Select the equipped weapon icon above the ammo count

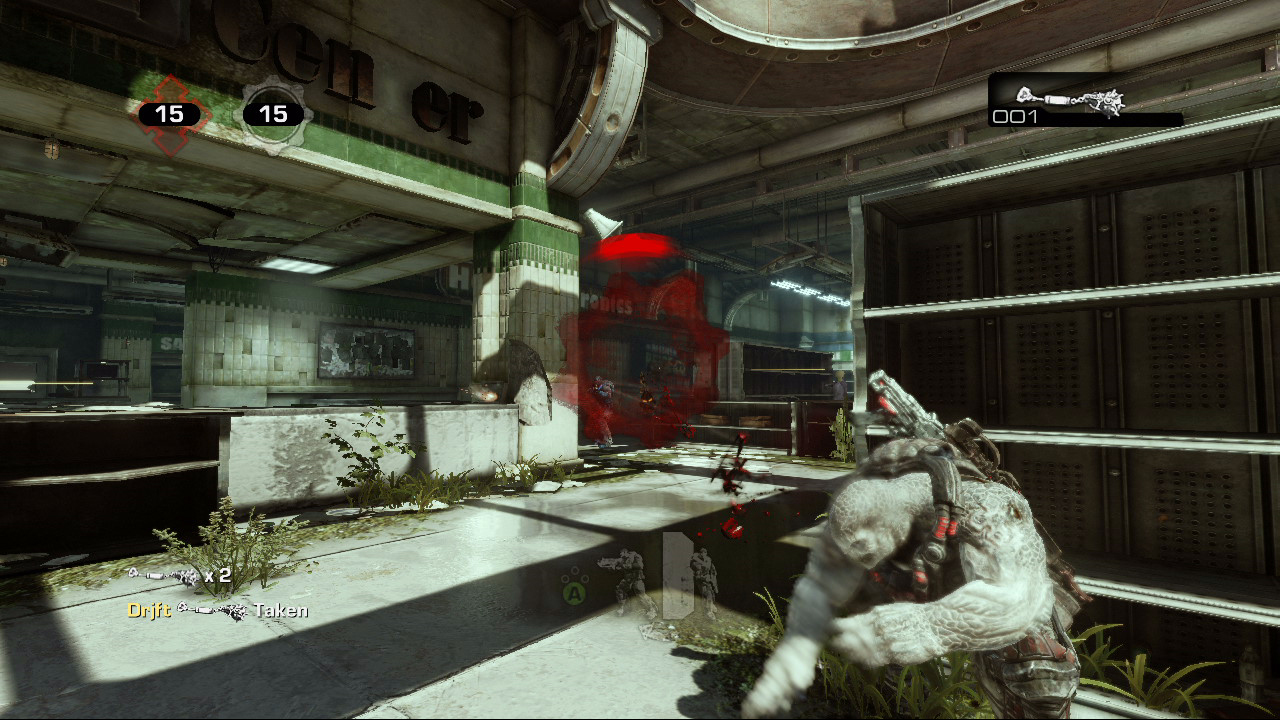tap(1070, 98)
